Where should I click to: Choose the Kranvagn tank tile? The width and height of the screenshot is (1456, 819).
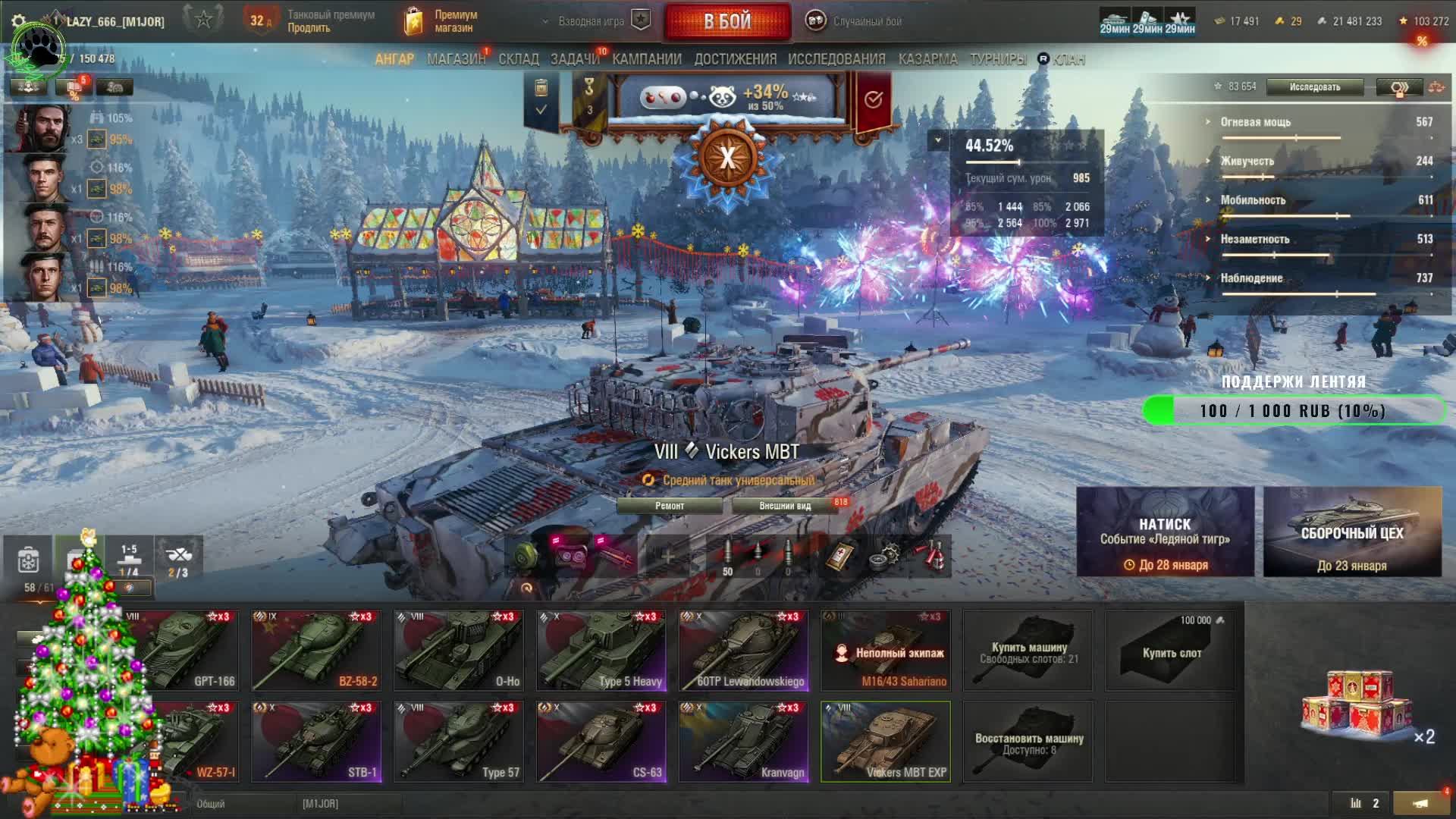(744, 741)
